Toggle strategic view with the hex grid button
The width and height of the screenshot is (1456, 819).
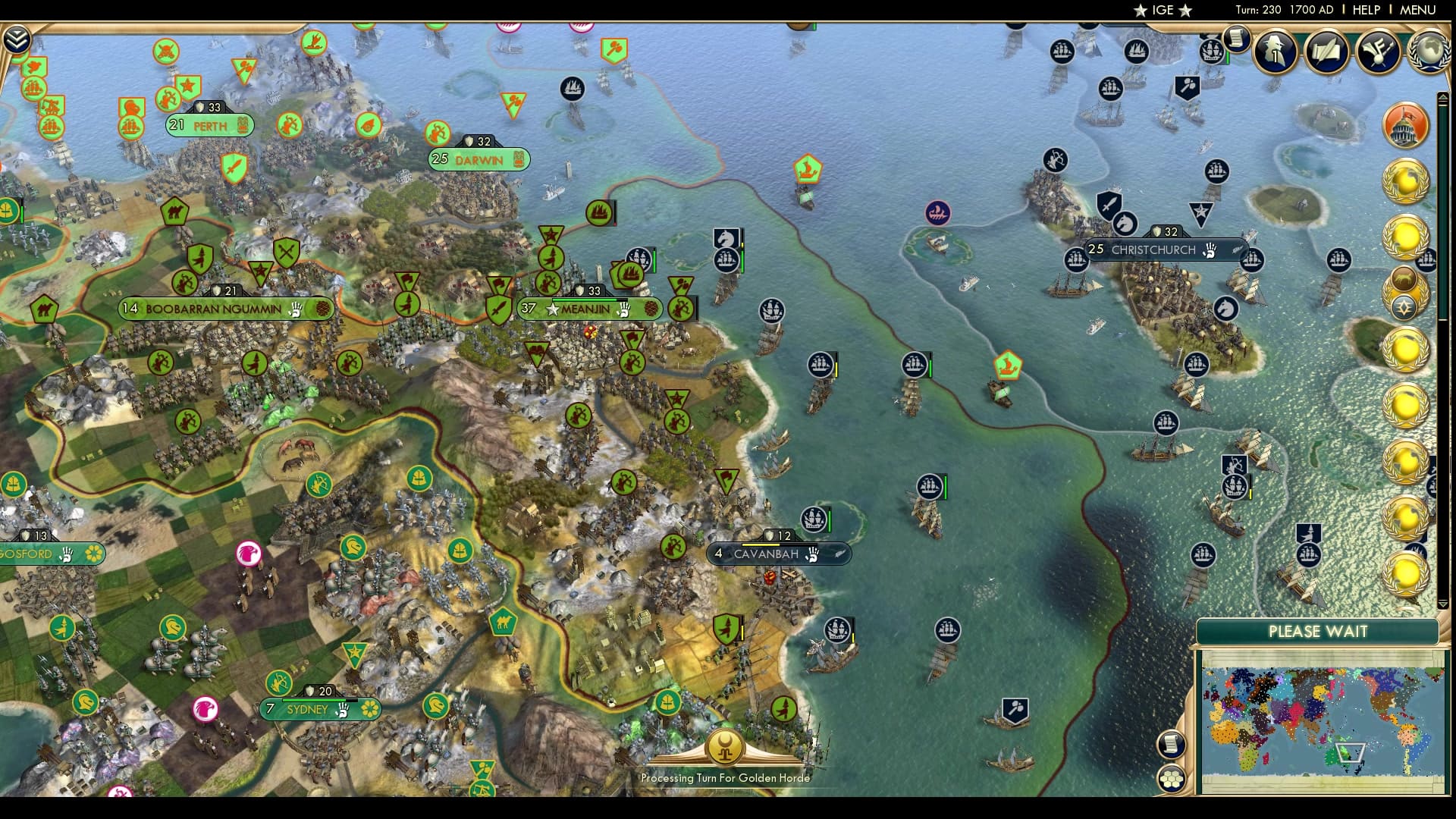click(1172, 780)
